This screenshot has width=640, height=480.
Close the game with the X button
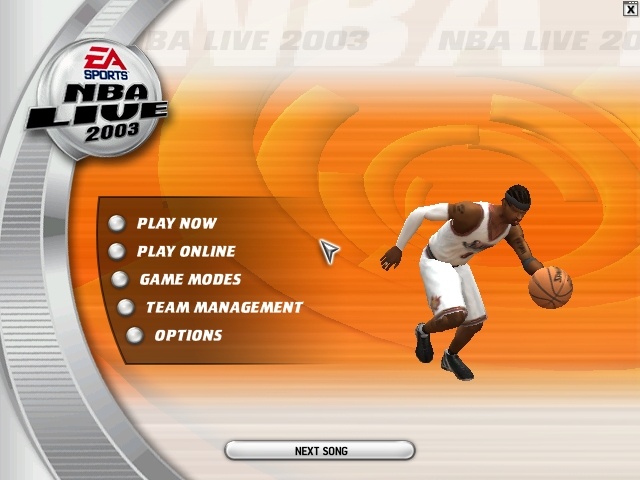tap(629, 9)
